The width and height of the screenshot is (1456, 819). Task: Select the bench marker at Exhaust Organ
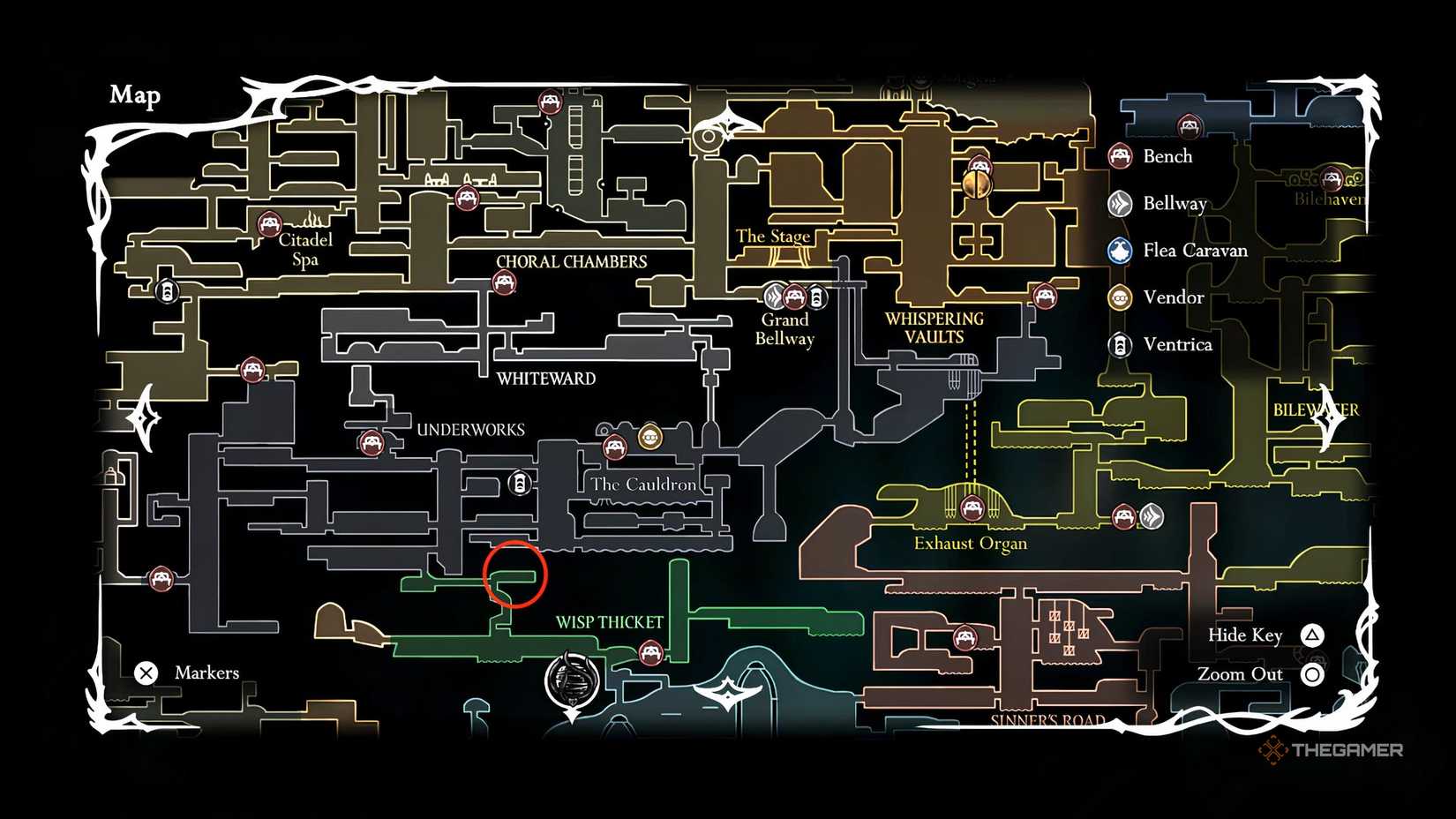coord(972,509)
